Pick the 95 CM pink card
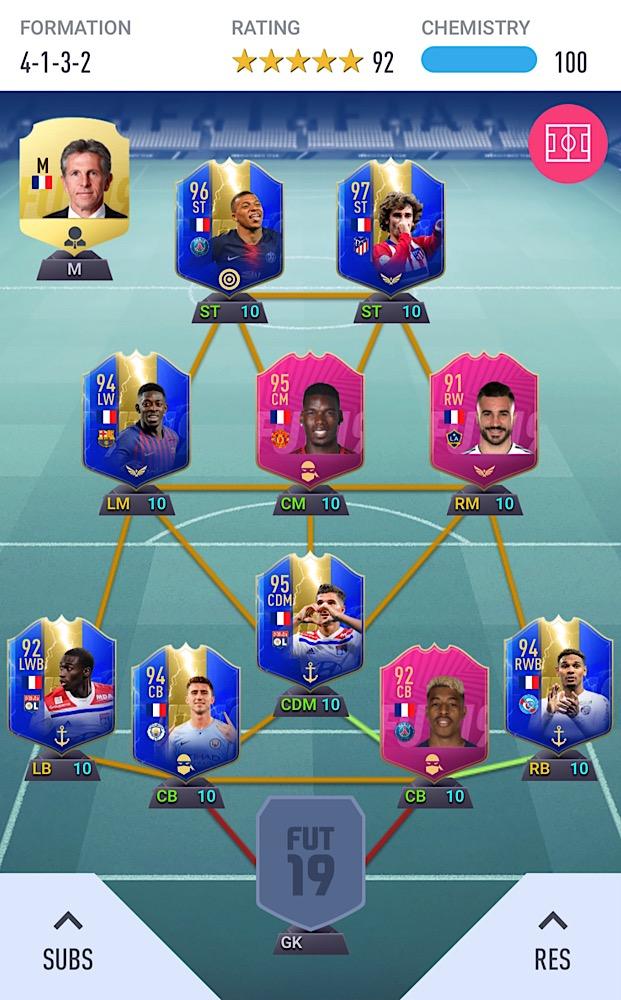The height and width of the screenshot is (1000, 621). (x=310, y=420)
